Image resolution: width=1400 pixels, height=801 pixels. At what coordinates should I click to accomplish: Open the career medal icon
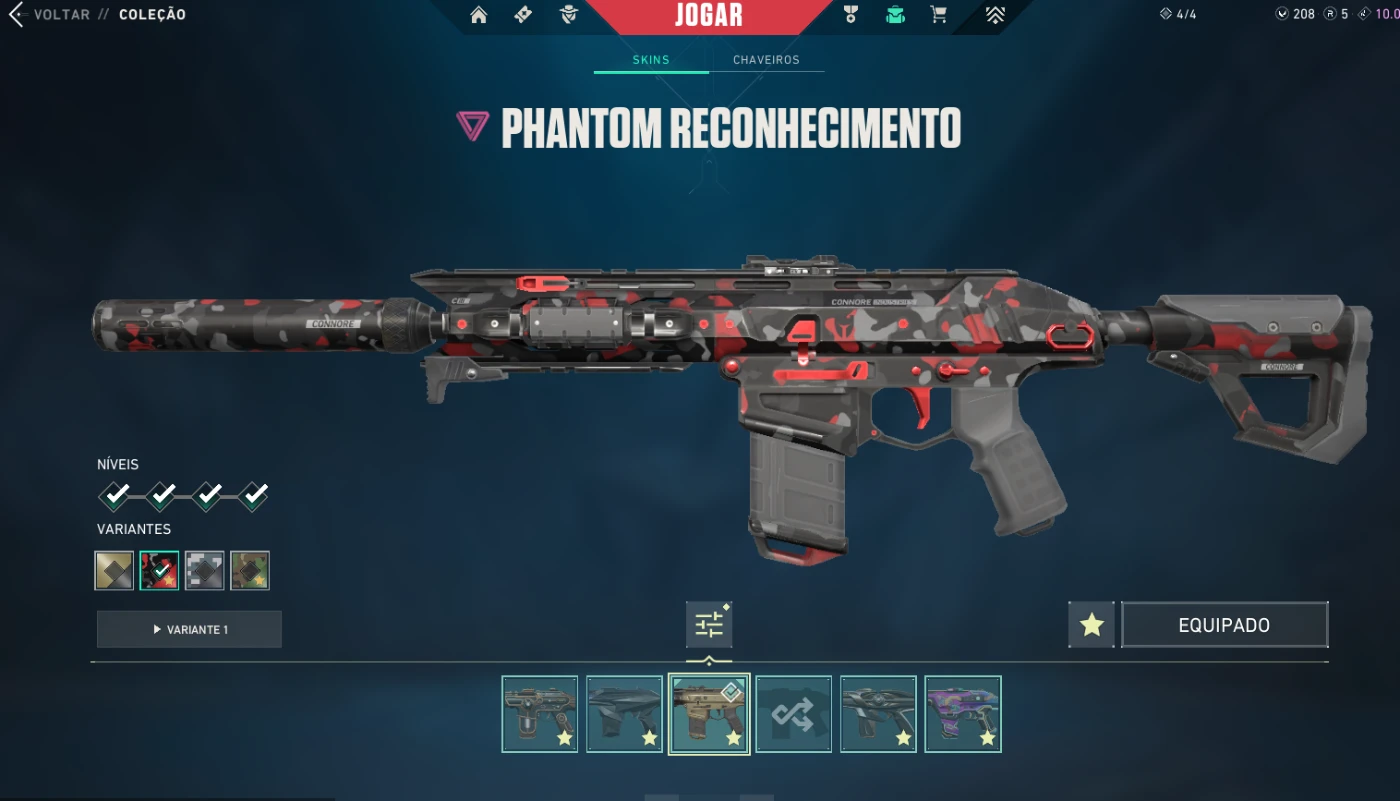click(850, 15)
